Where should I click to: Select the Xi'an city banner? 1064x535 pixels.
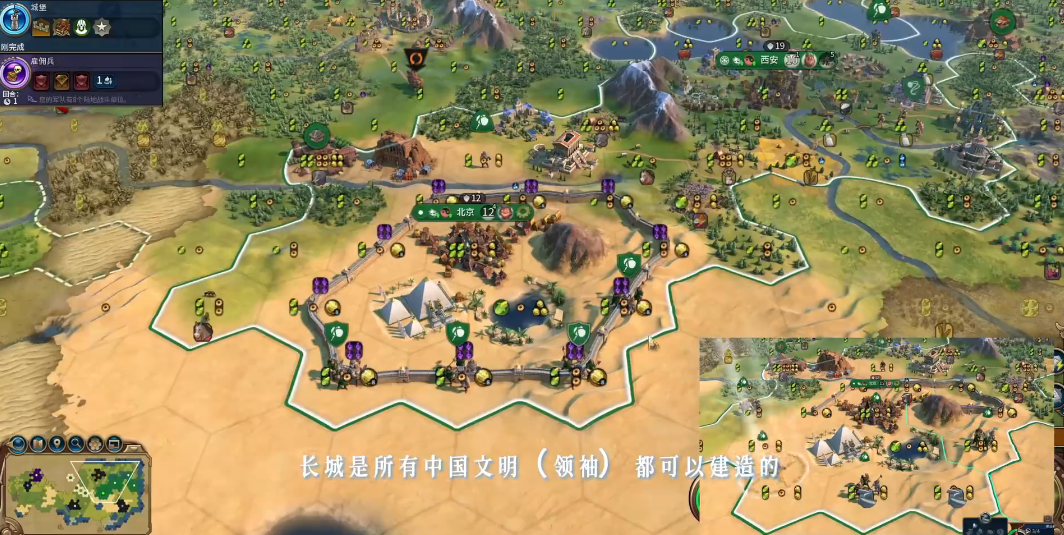coord(768,60)
